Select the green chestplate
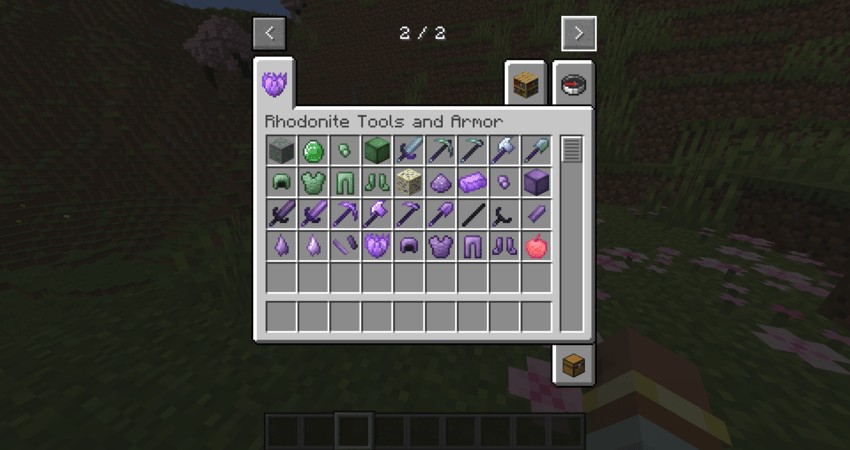Image resolution: width=850 pixels, height=450 pixels. click(314, 182)
